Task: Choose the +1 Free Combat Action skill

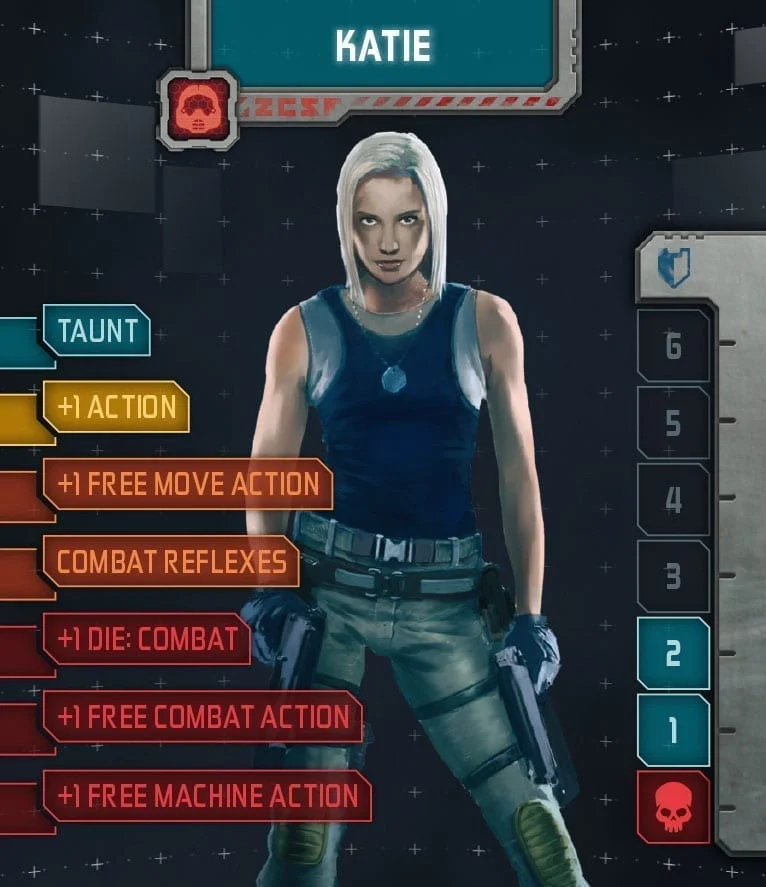Action: tap(202, 716)
